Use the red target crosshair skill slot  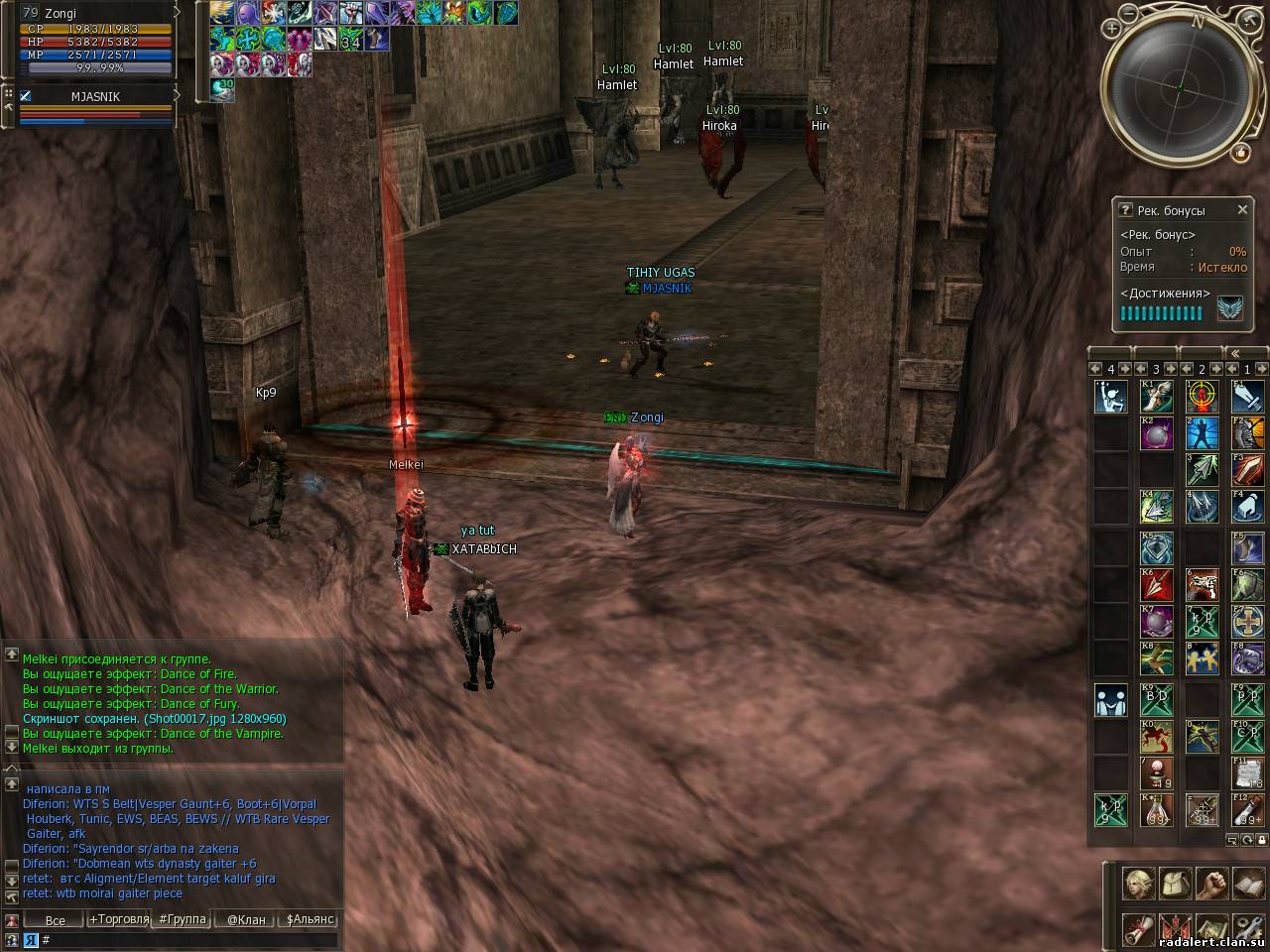pyautogui.click(x=1203, y=398)
